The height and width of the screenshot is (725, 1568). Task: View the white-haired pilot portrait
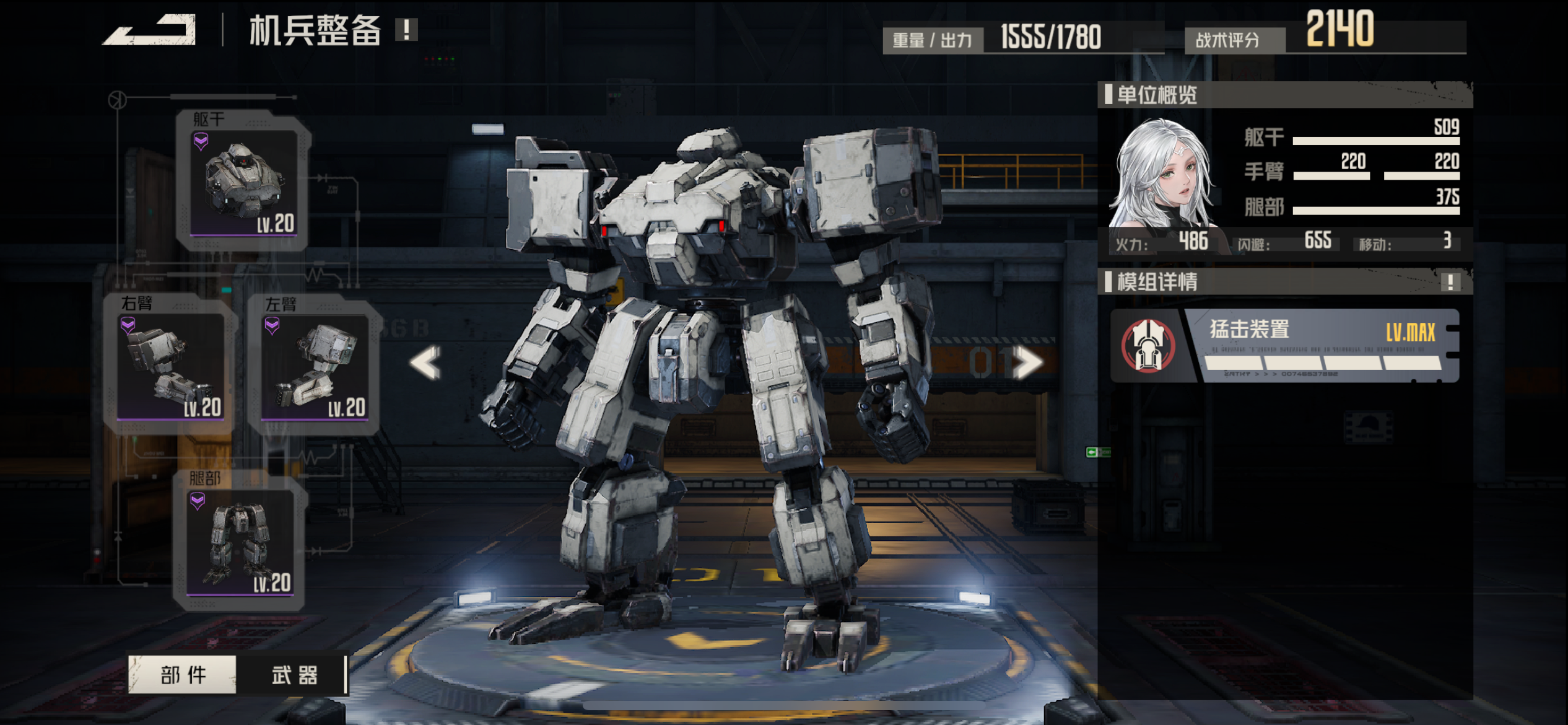pos(1161,177)
